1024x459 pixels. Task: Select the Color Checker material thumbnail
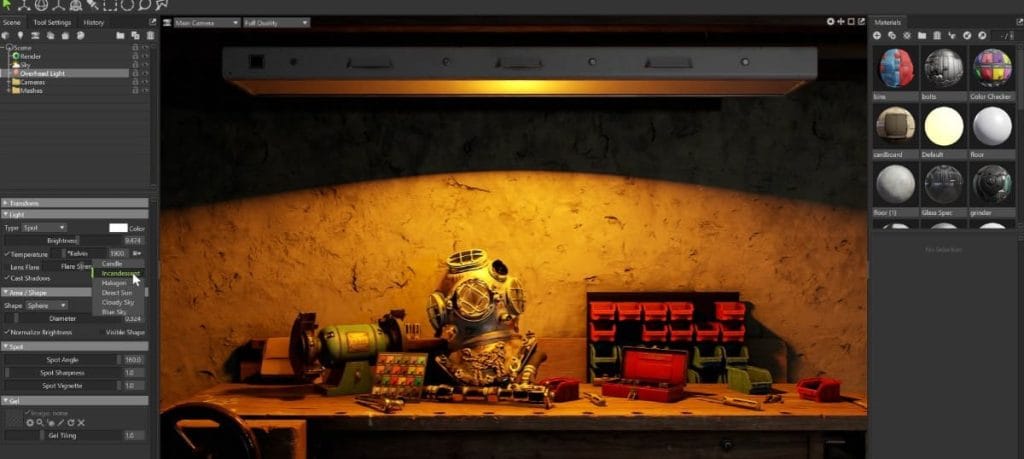992,68
